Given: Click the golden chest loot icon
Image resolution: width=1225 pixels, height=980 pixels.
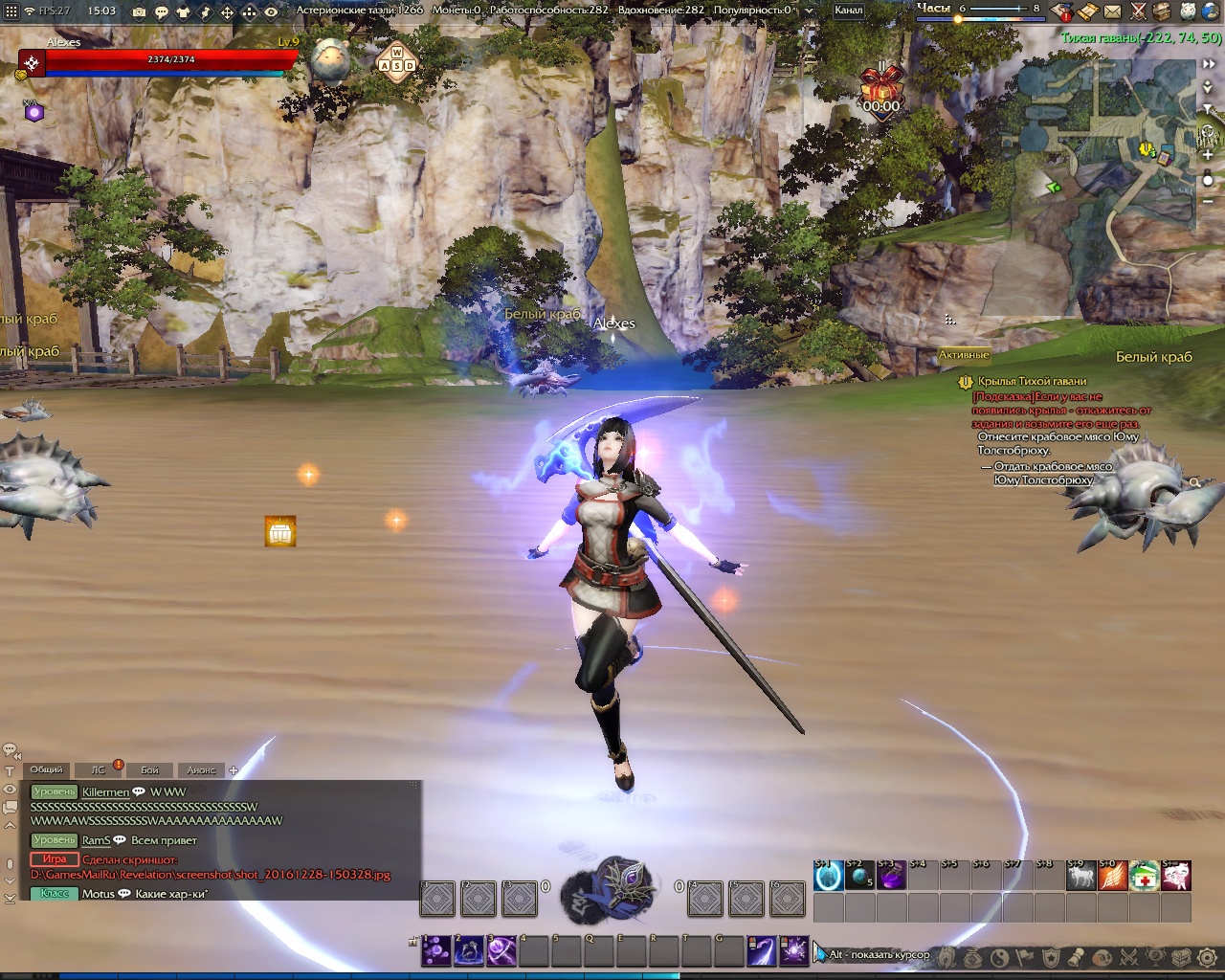Looking at the screenshot, I should pos(280,532).
